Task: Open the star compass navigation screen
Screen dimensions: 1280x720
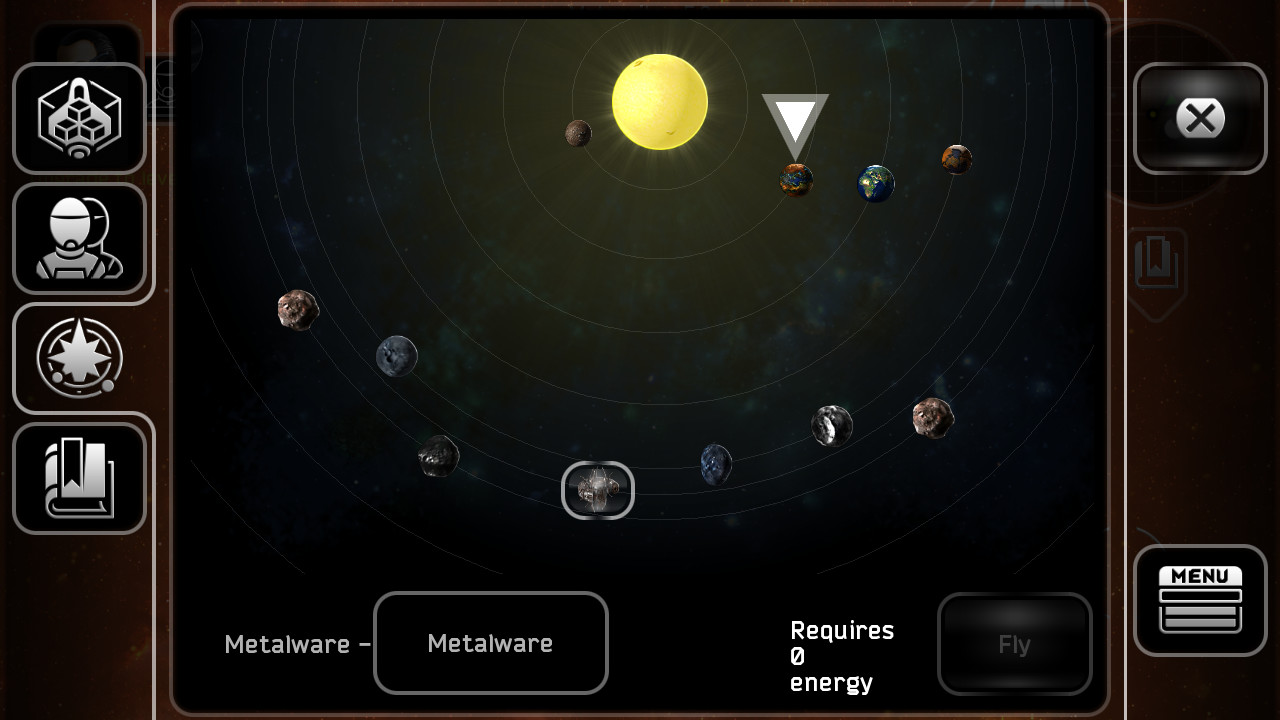Action: point(80,357)
